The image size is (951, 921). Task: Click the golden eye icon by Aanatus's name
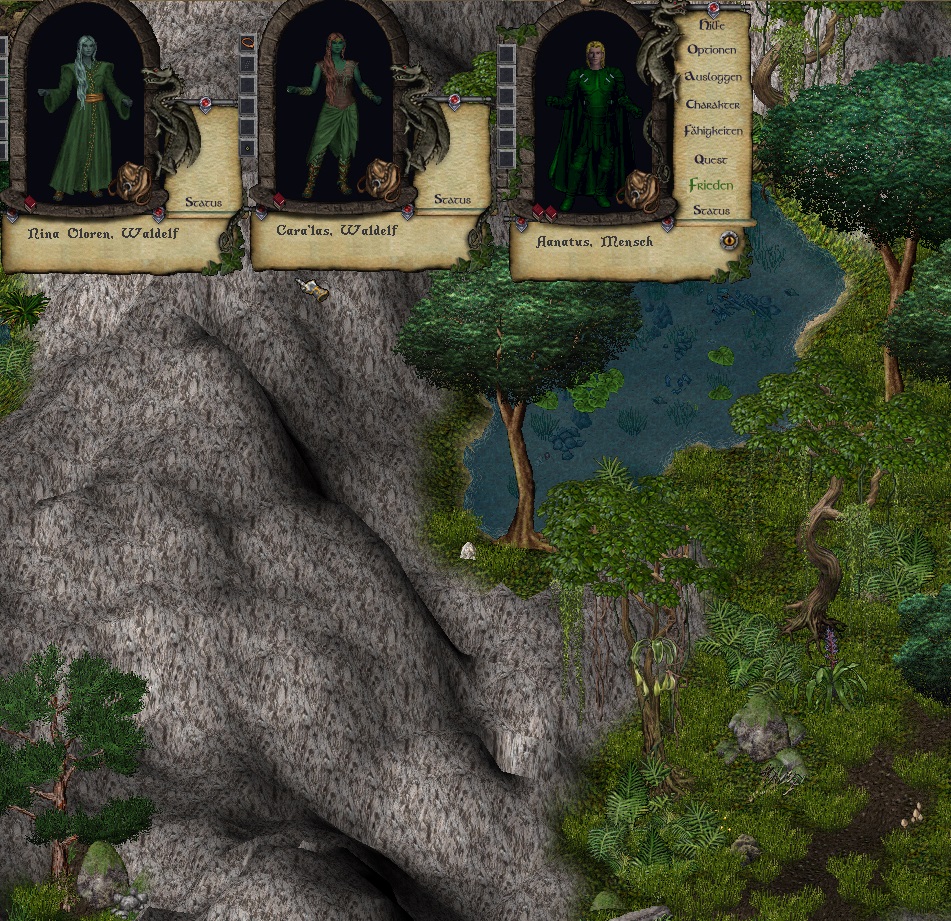point(730,240)
